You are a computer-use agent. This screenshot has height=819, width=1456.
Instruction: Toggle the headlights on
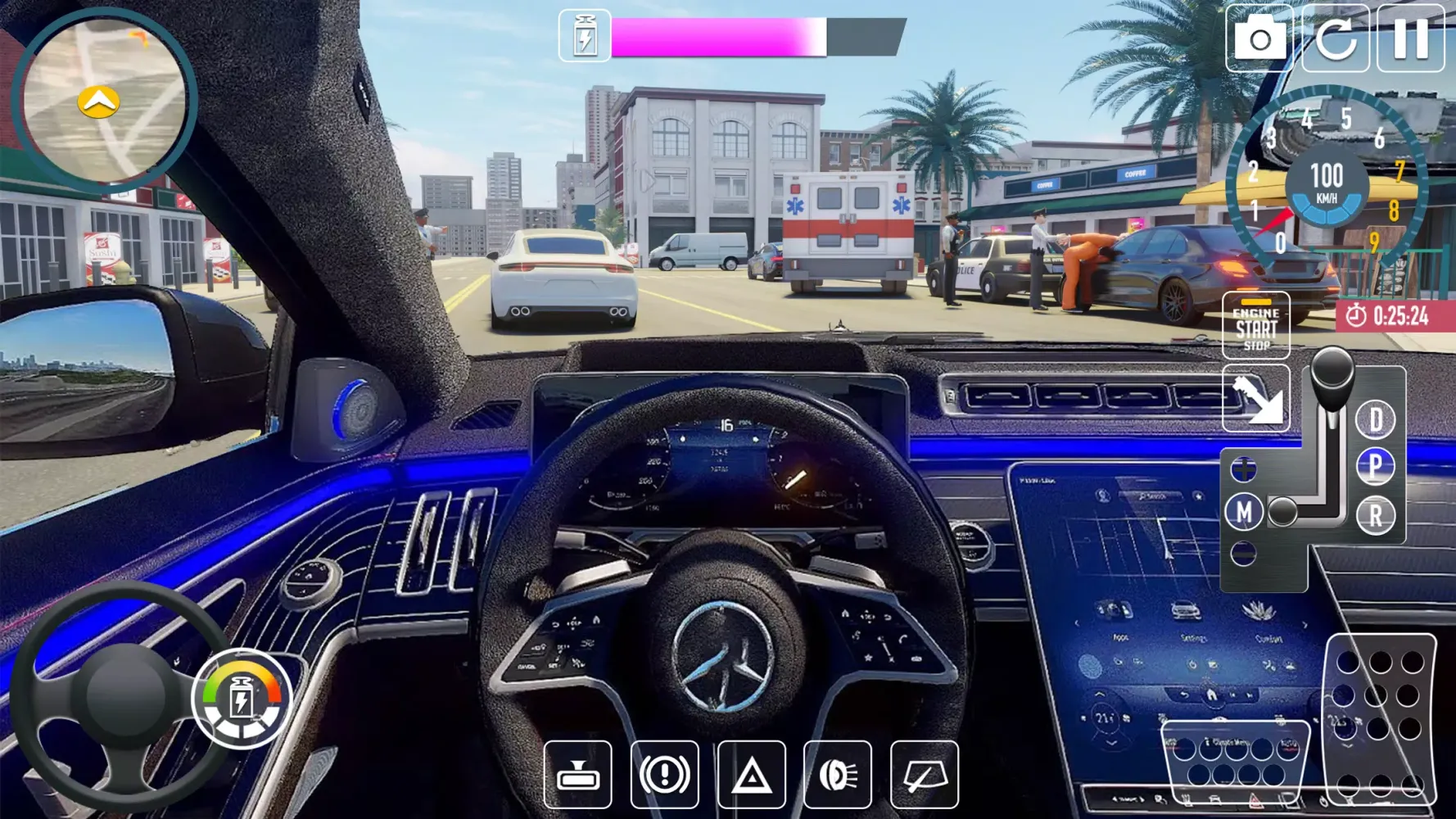pyautogui.click(x=838, y=775)
